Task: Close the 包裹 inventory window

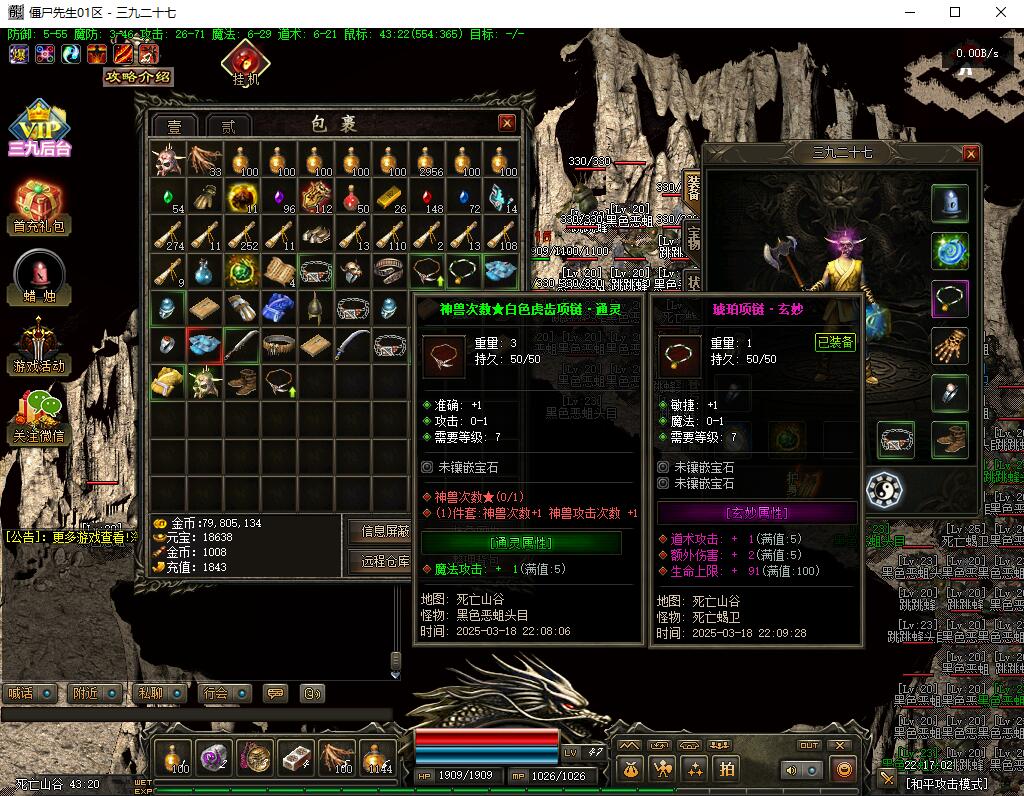Action: [x=507, y=123]
